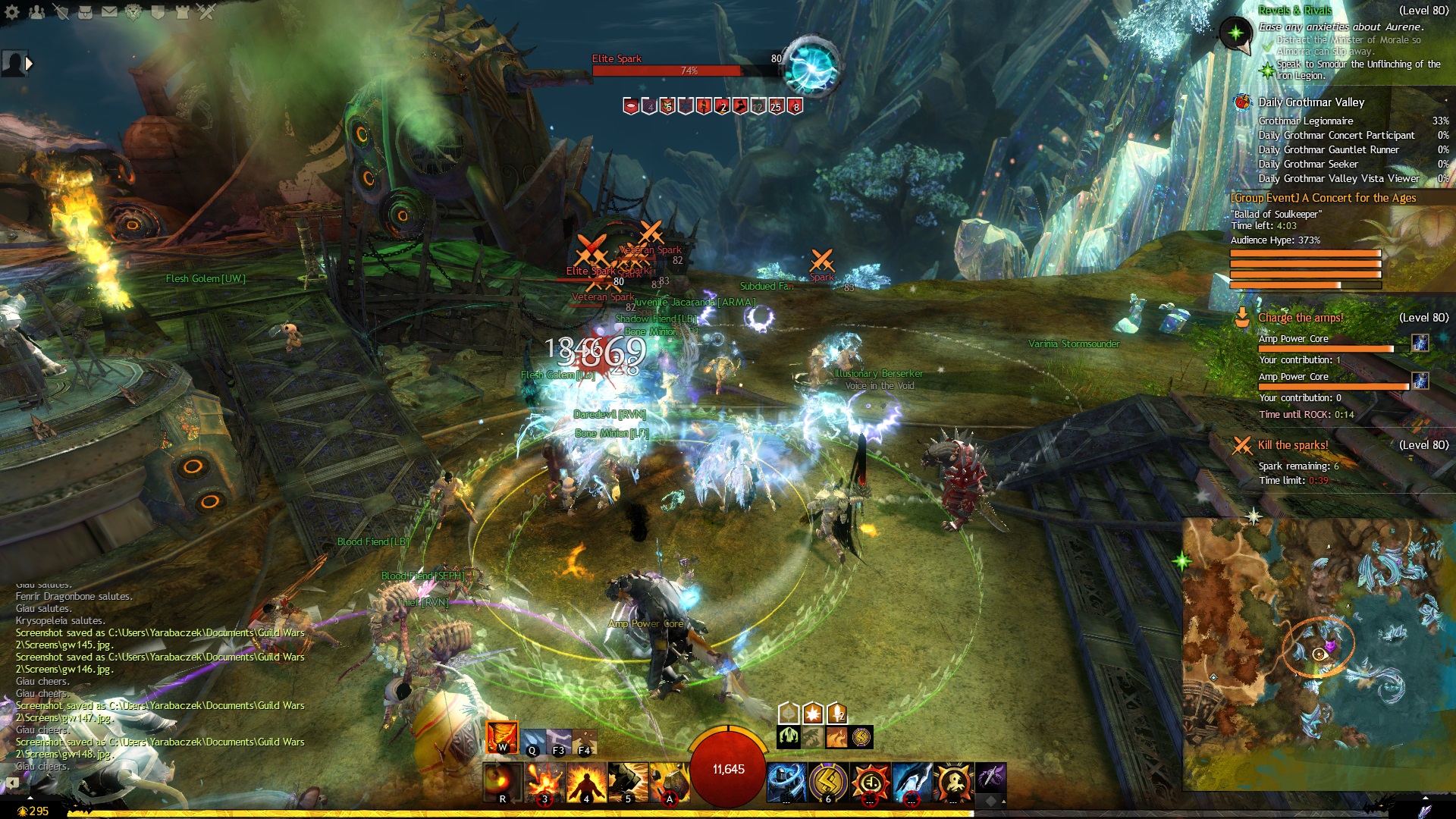Image resolution: width=1456 pixels, height=819 pixels.
Task: Open the hero panel sword-and-shield icon
Action: coord(61,12)
